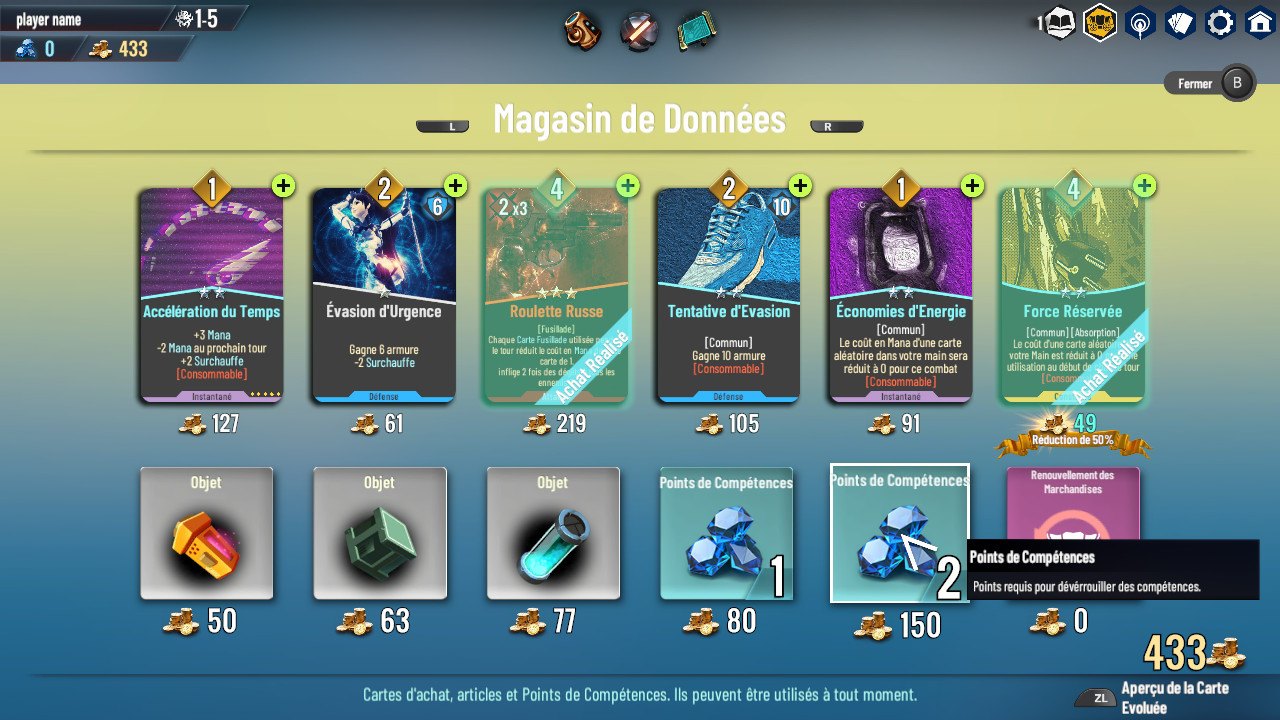1280x720 pixels.
Task: Open the map pin hexagon icon
Action: tap(1140, 22)
